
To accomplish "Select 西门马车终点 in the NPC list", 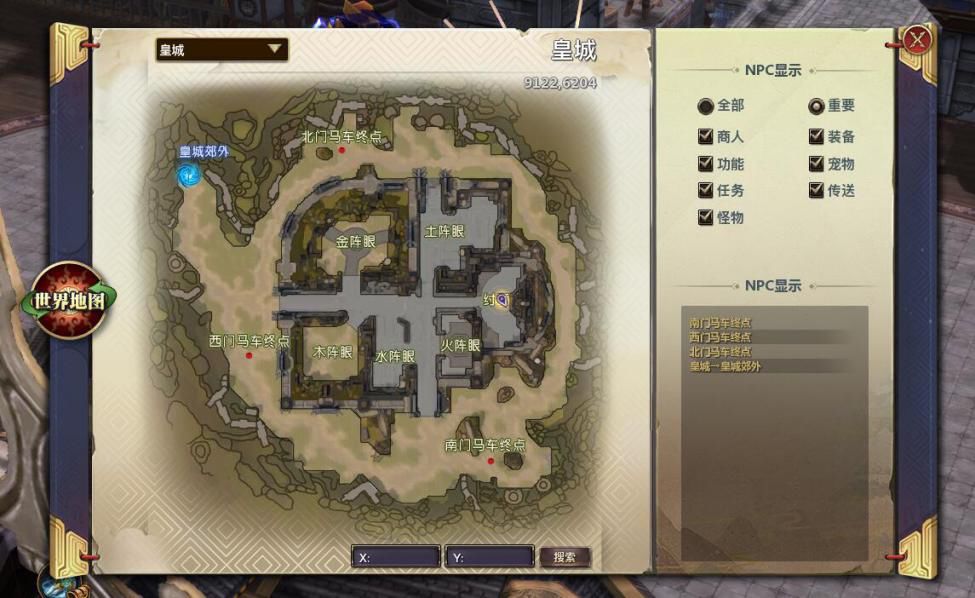I will [x=720, y=337].
